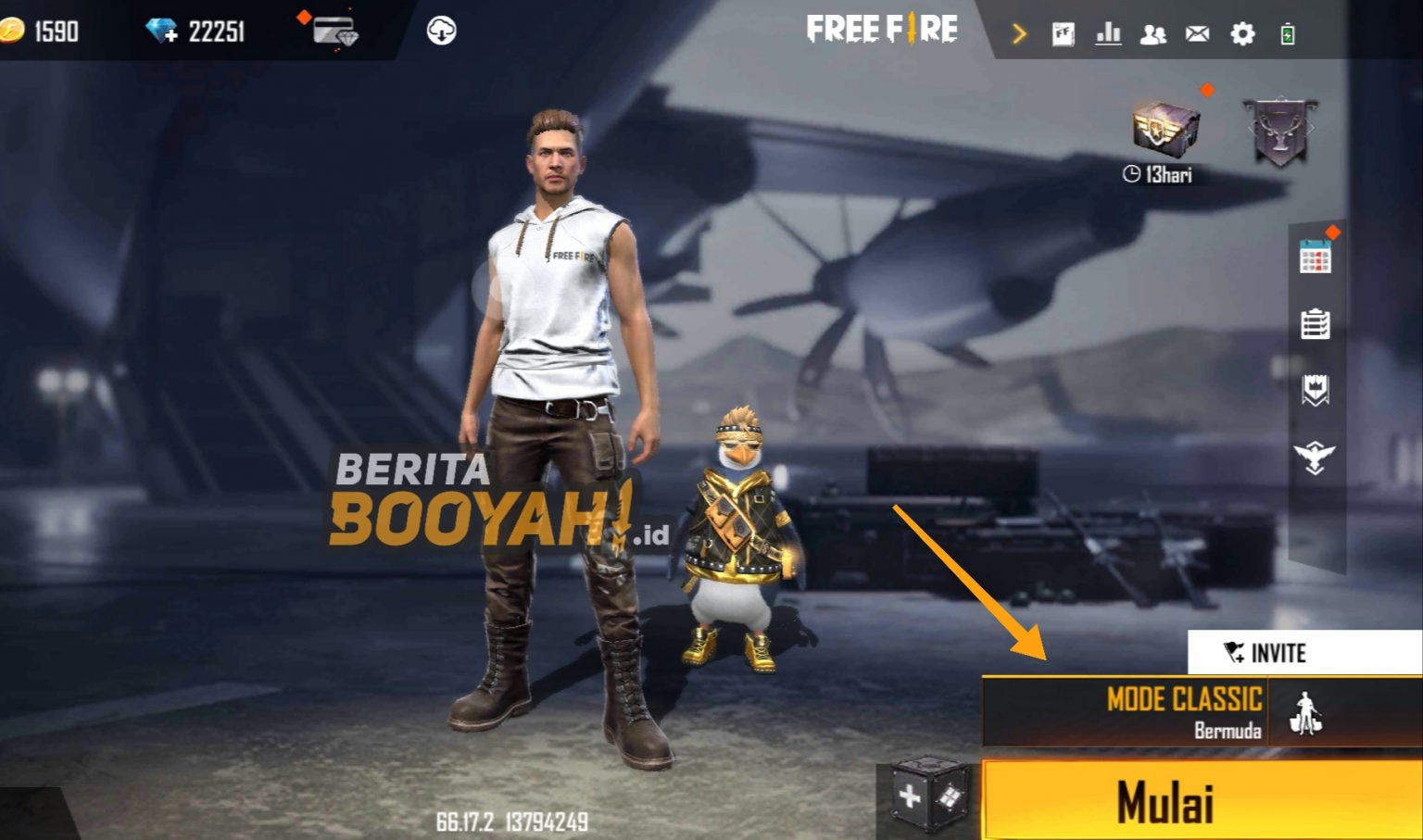
Task: Add diamonds via the diamond counter
Action: point(162,30)
